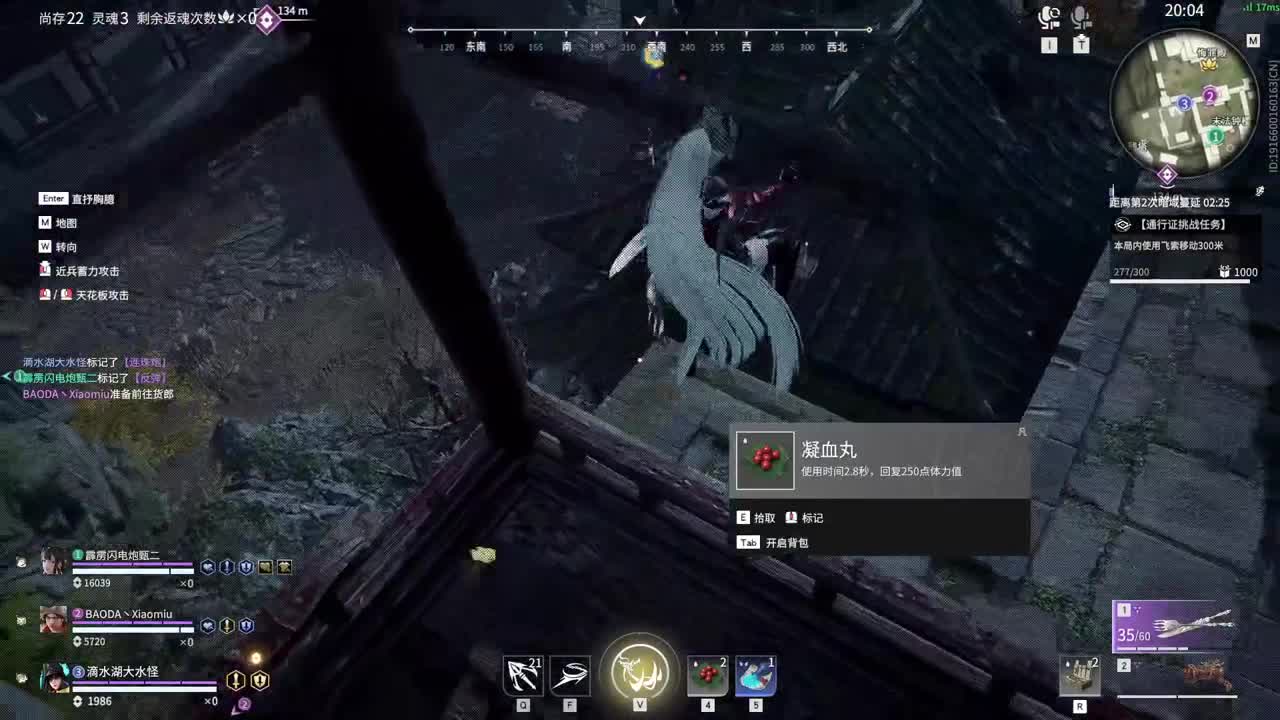Activate the F dash skill icon

coord(569,676)
